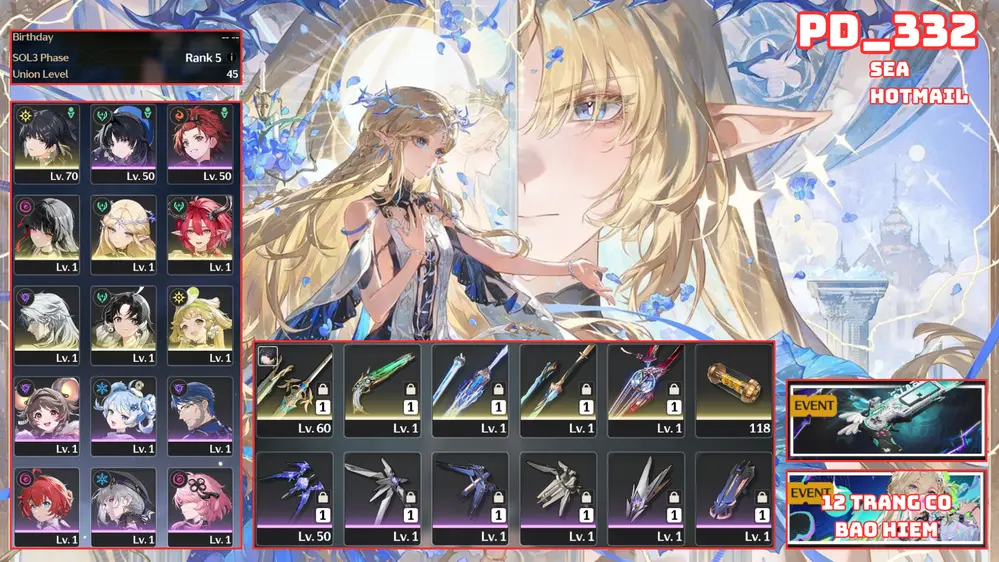Select the Lv. 60 golden broadblade weapon
The width and height of the screenshot is (999, 562).
pos(295,391)
